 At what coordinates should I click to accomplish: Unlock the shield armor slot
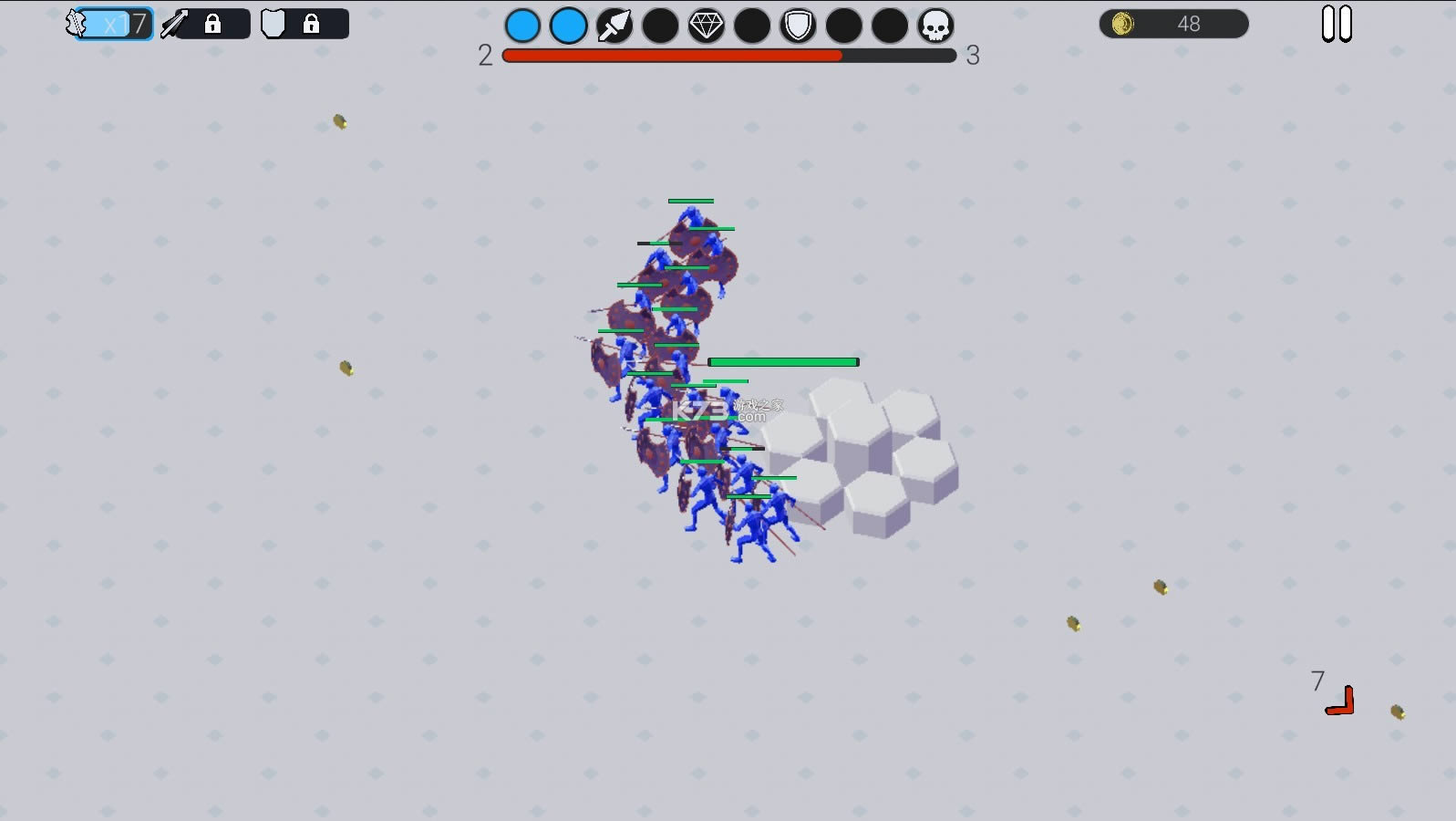[x=314, y=25]
